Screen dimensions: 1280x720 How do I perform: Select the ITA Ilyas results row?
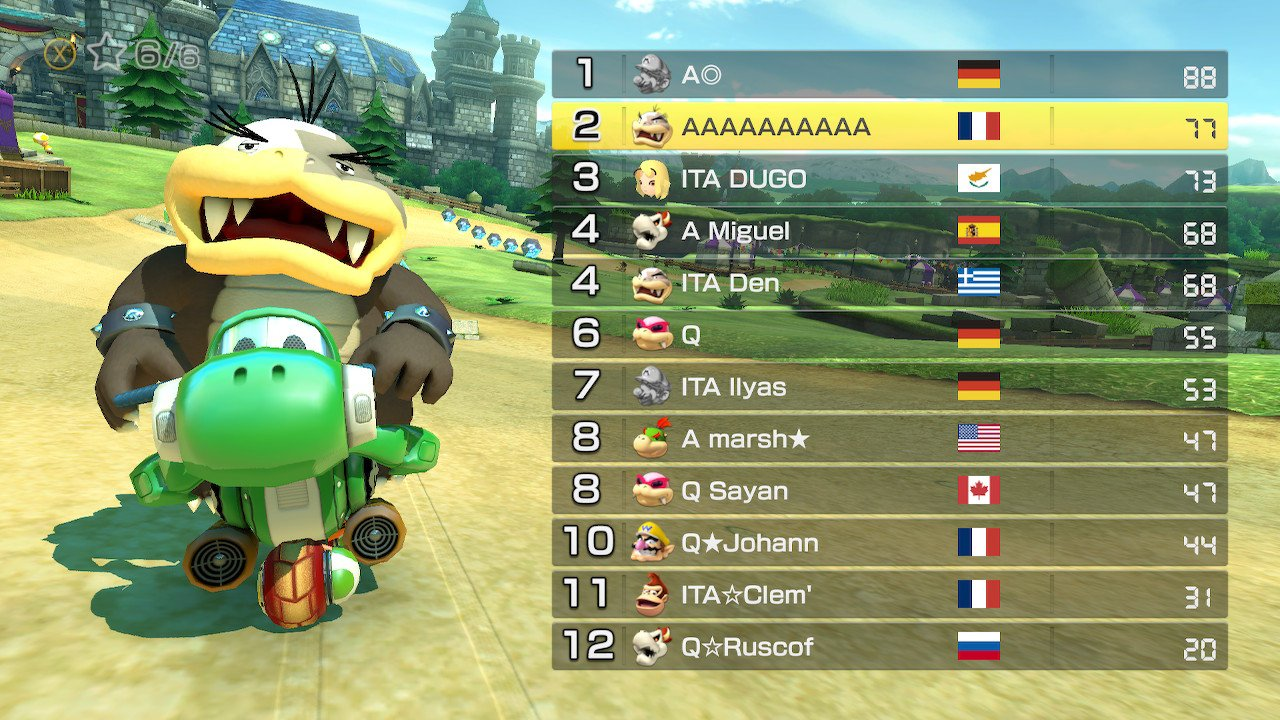pyautogui.click(x=889, y=387)
